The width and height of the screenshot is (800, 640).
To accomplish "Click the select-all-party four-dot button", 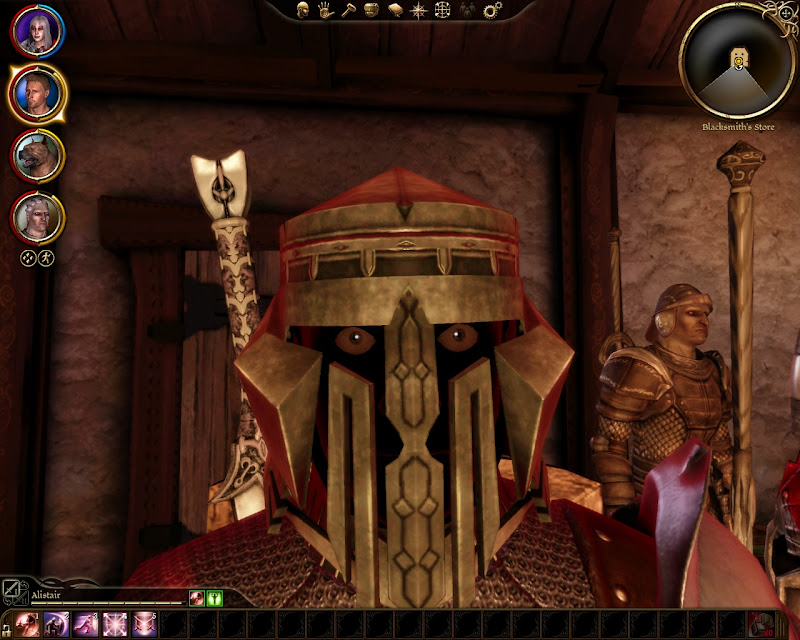I will (29, 258).
